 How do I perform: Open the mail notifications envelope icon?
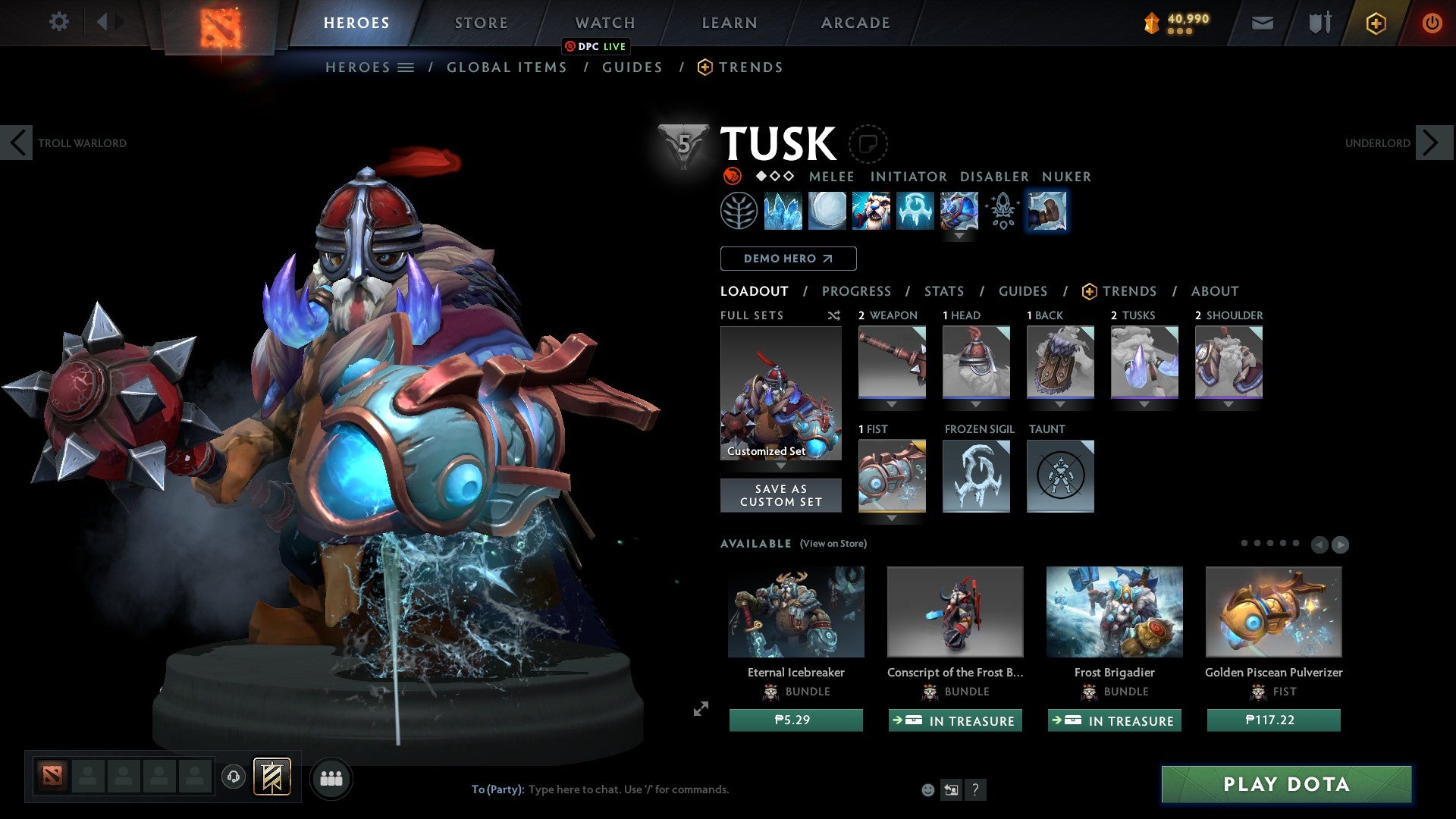(1262, 22)
